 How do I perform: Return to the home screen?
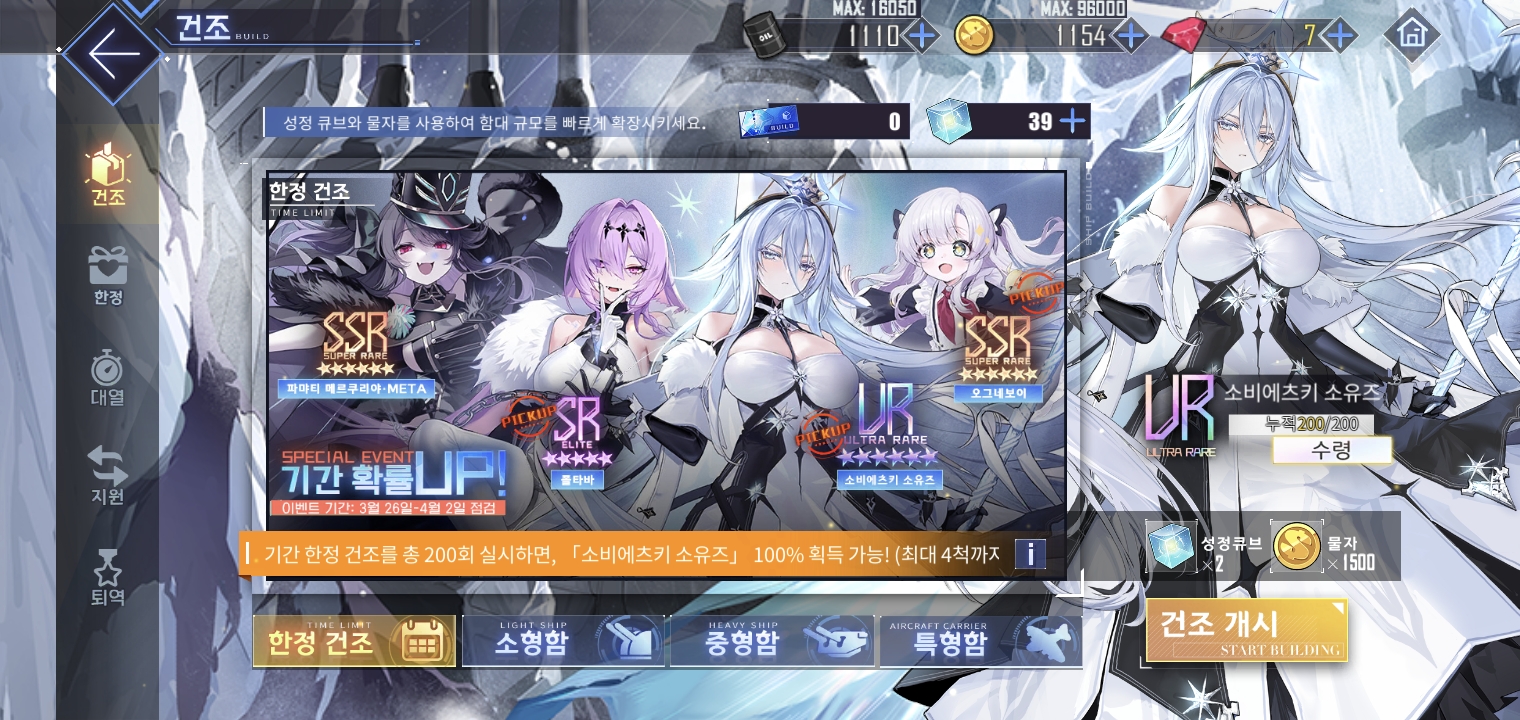[x=1411, y=36]
